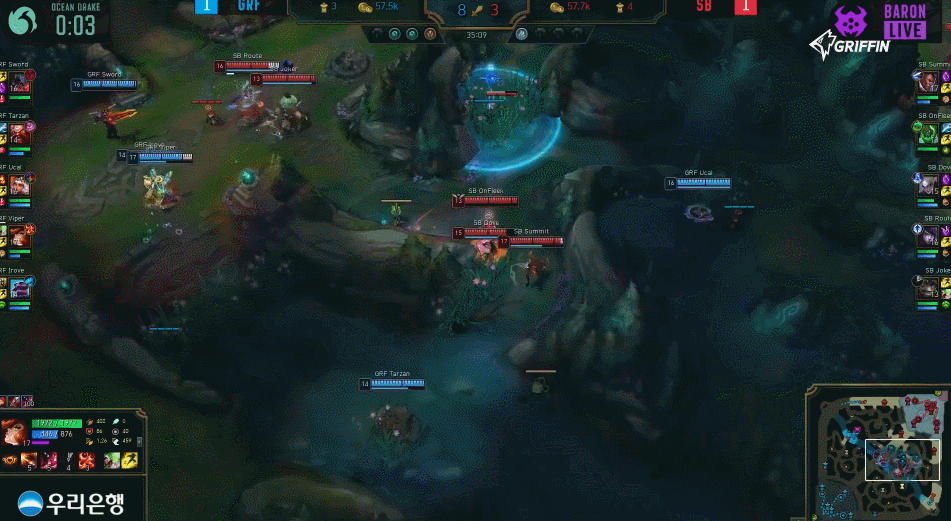Select SB Route's champion portrait
951x521 pixels.
(929, 237)
